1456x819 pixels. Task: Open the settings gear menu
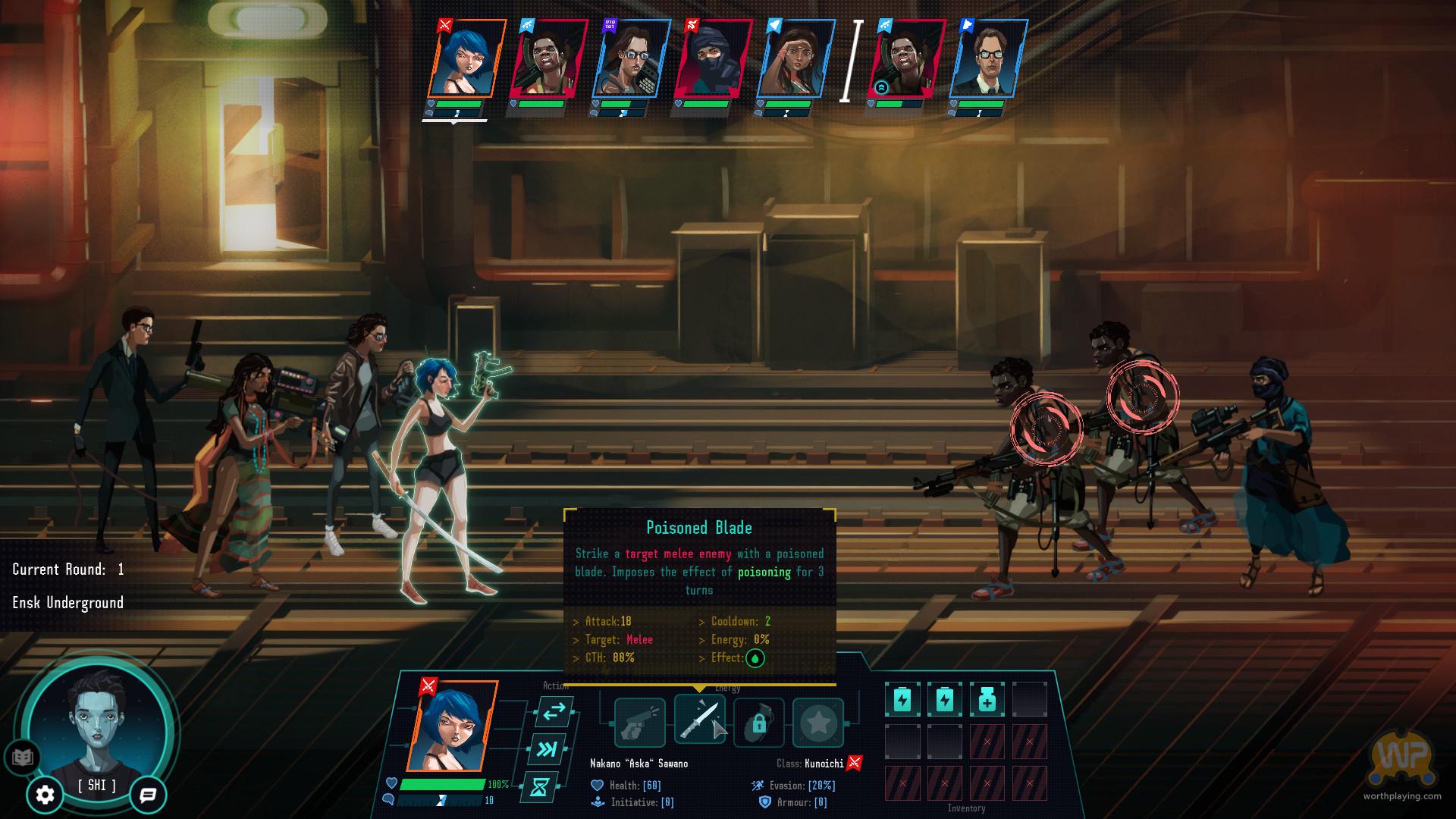point(45,795)
